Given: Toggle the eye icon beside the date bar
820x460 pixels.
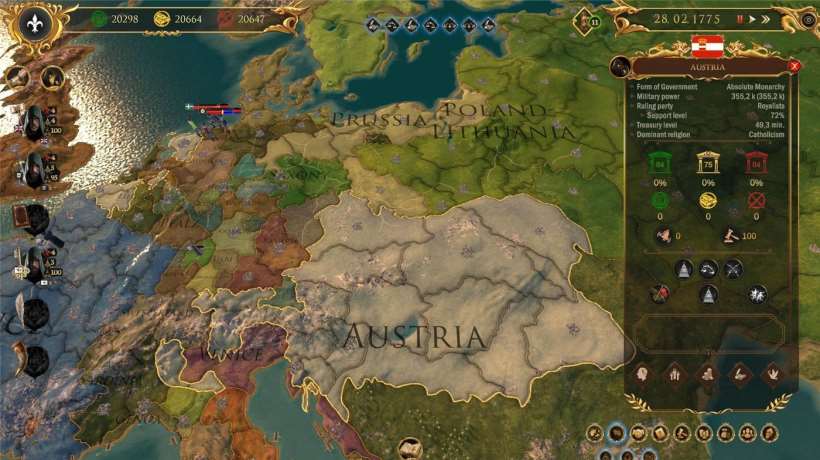Looking at the screenshot, I should (x=809, y=18).
